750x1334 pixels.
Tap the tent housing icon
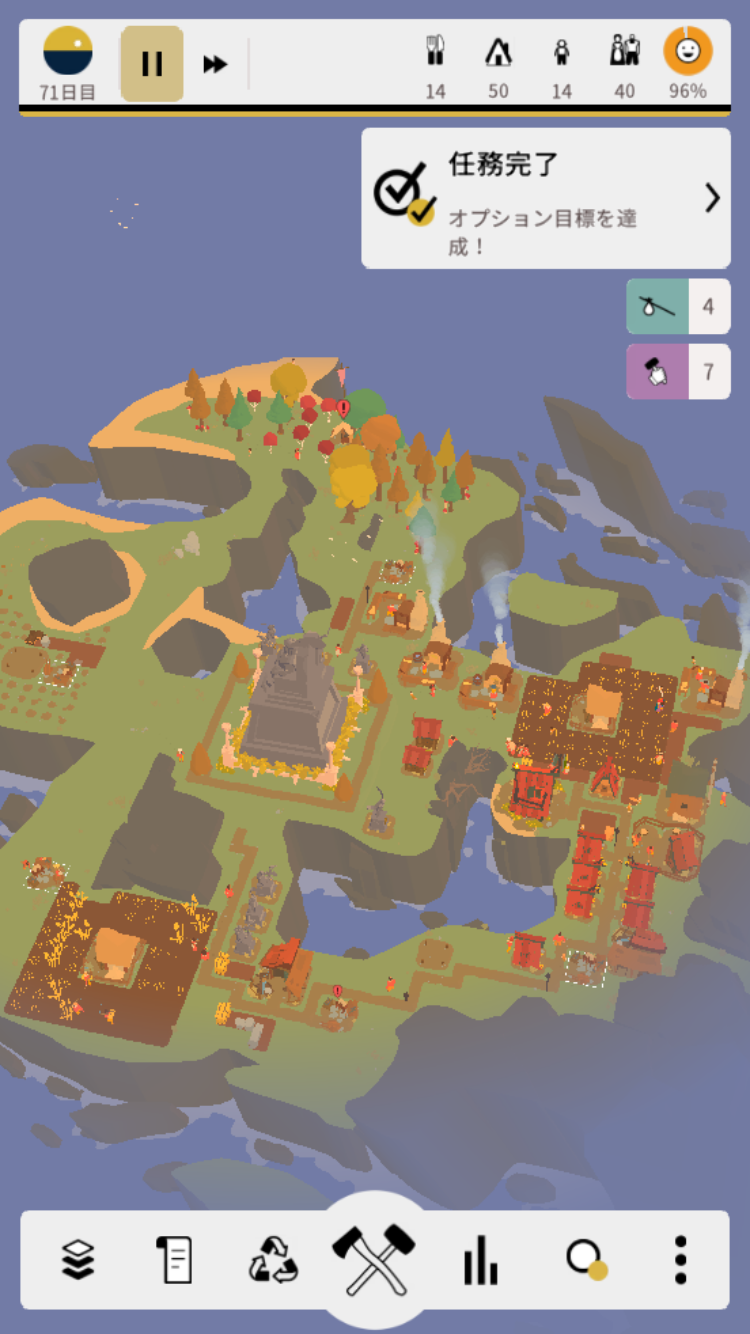pos(498,52)
